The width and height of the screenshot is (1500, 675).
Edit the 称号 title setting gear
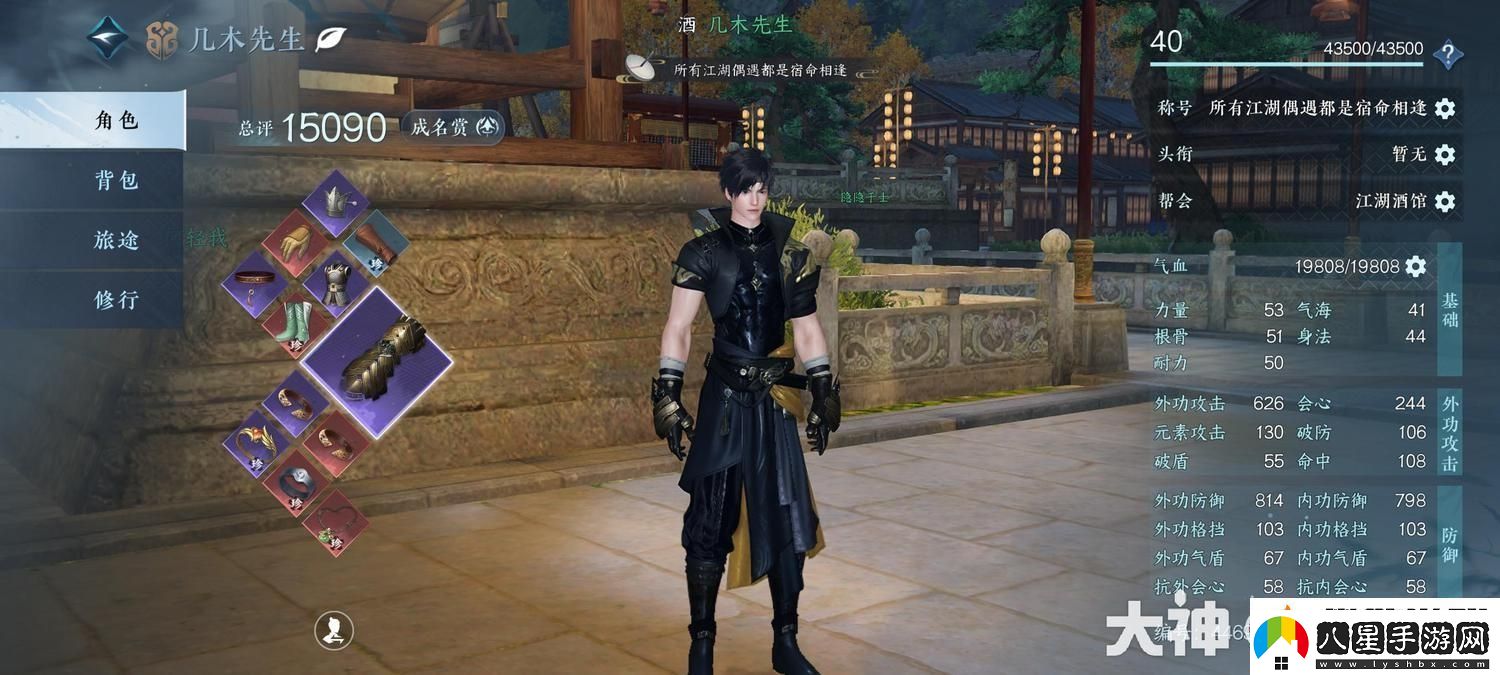[x=1444, y=108]
